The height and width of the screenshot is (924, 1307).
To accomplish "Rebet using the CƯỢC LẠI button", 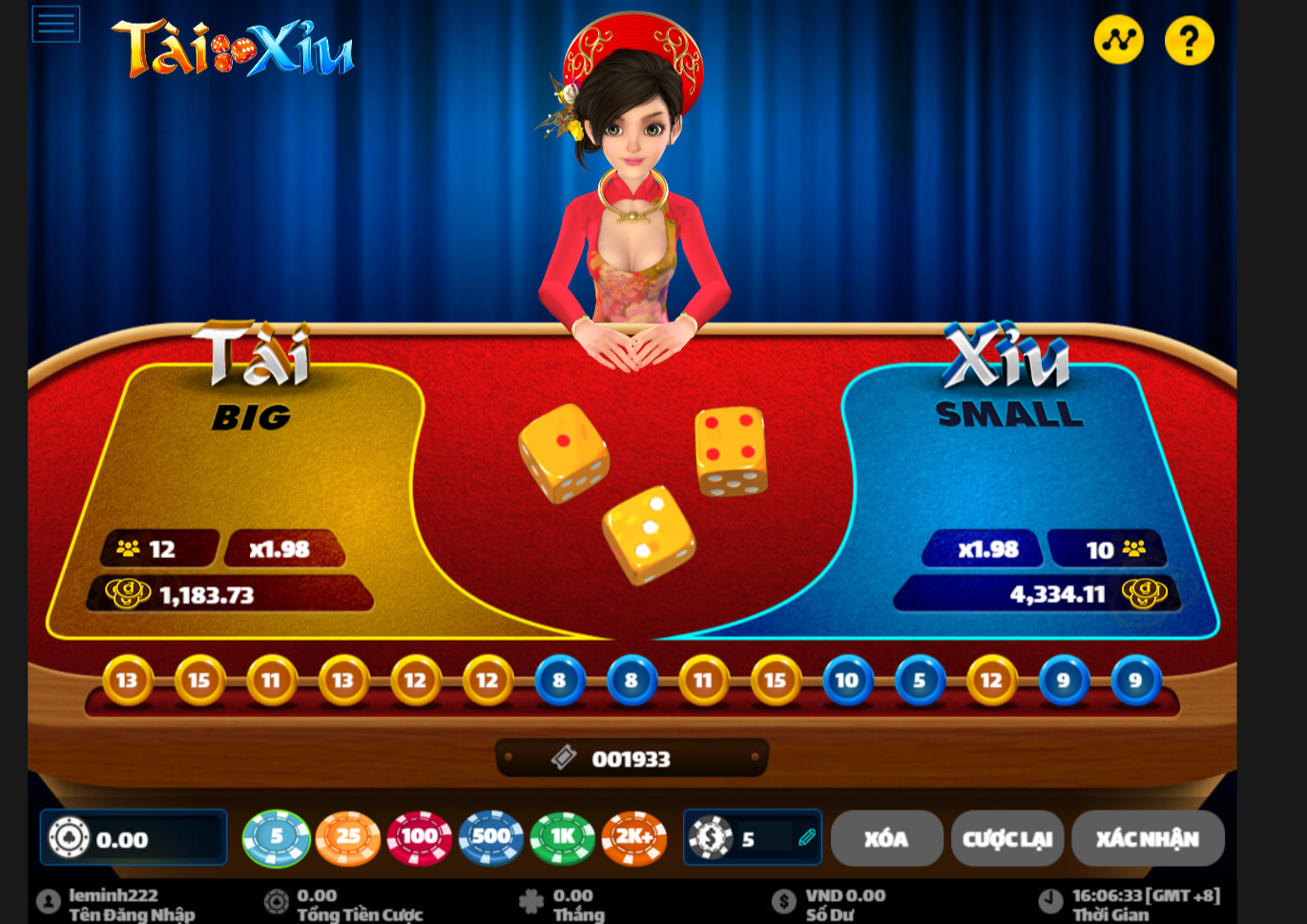I will tap(1007, 839).
